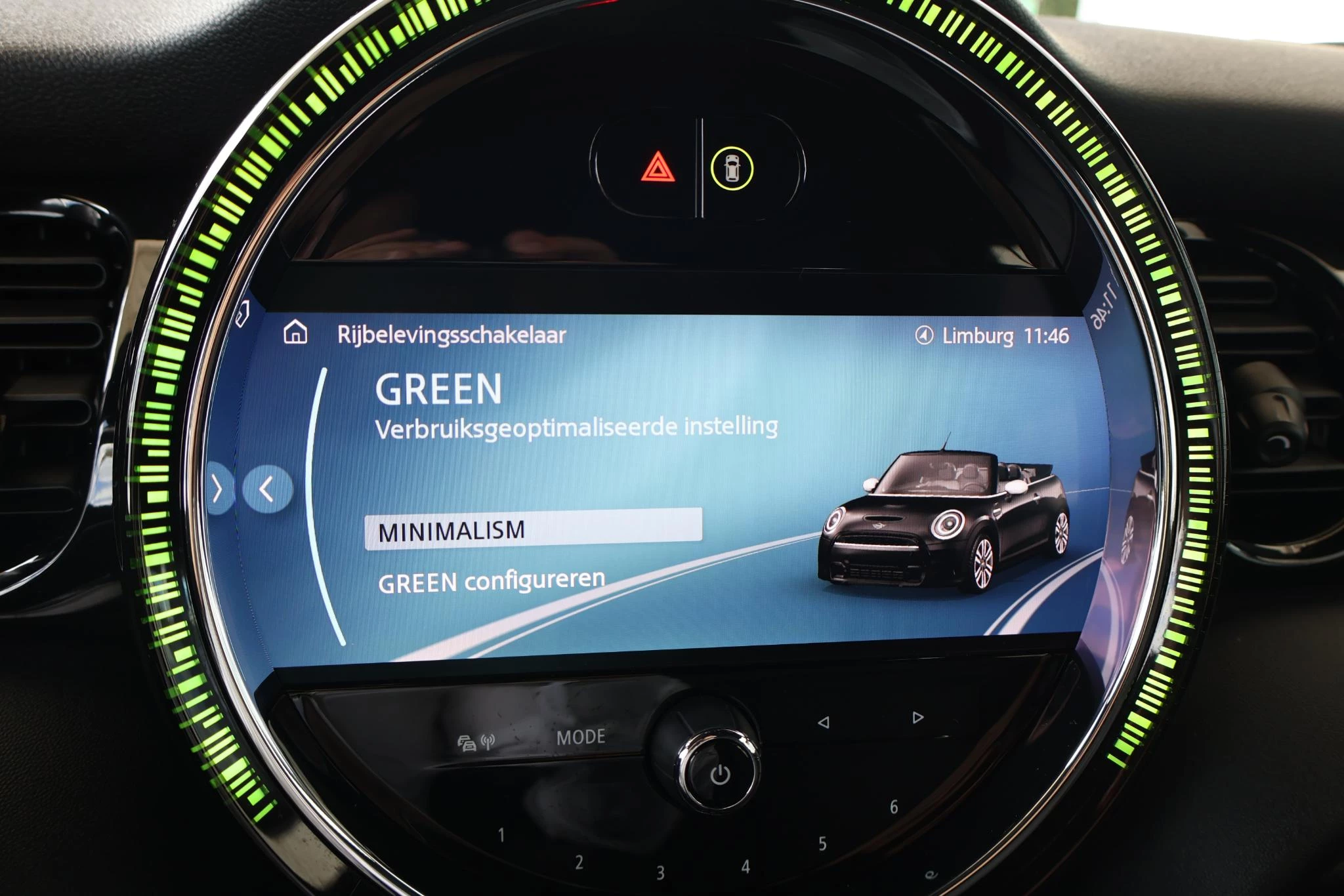Tap the MODE button

581,737
